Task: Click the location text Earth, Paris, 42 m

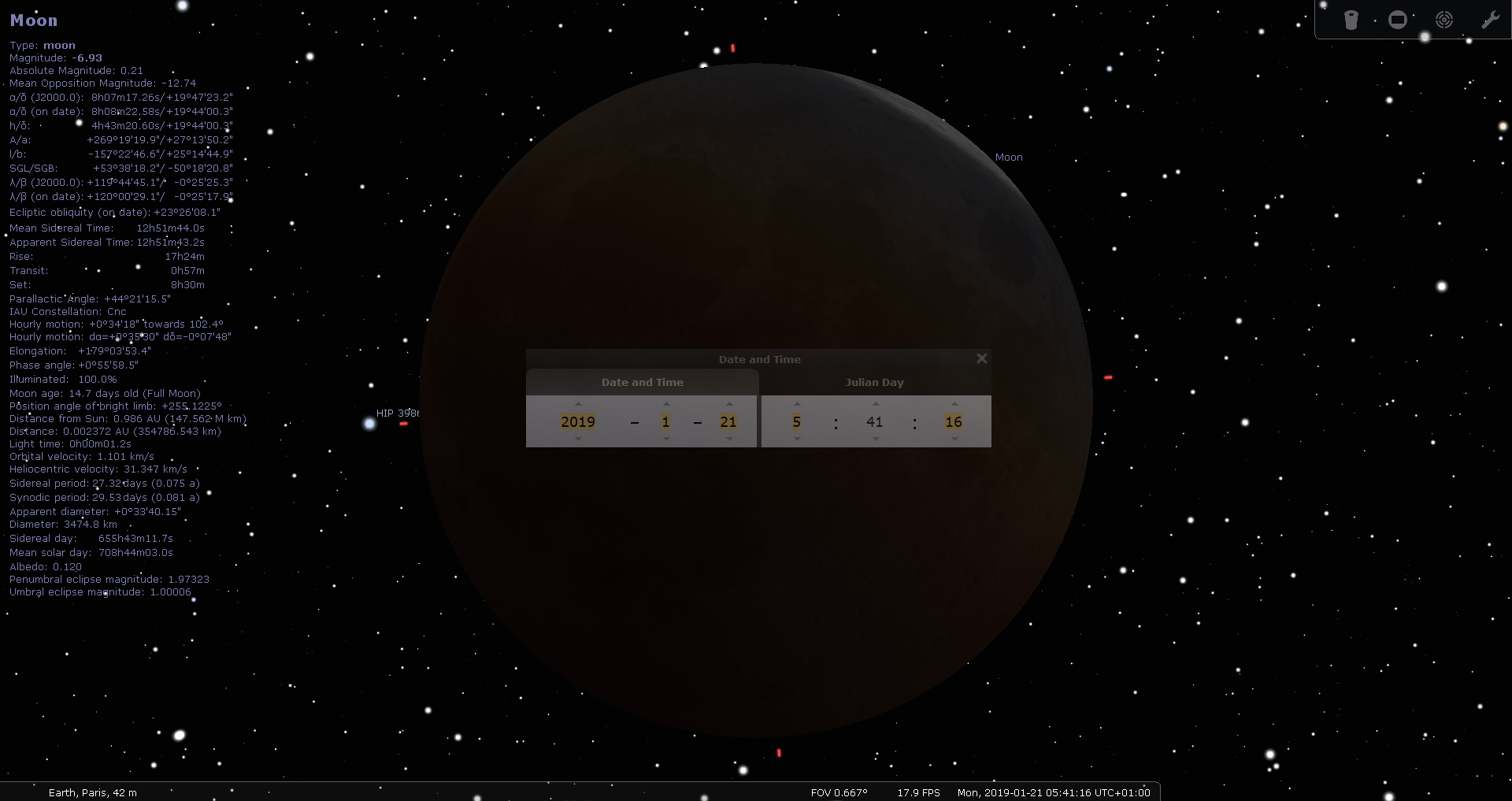Action: point(92,792)
